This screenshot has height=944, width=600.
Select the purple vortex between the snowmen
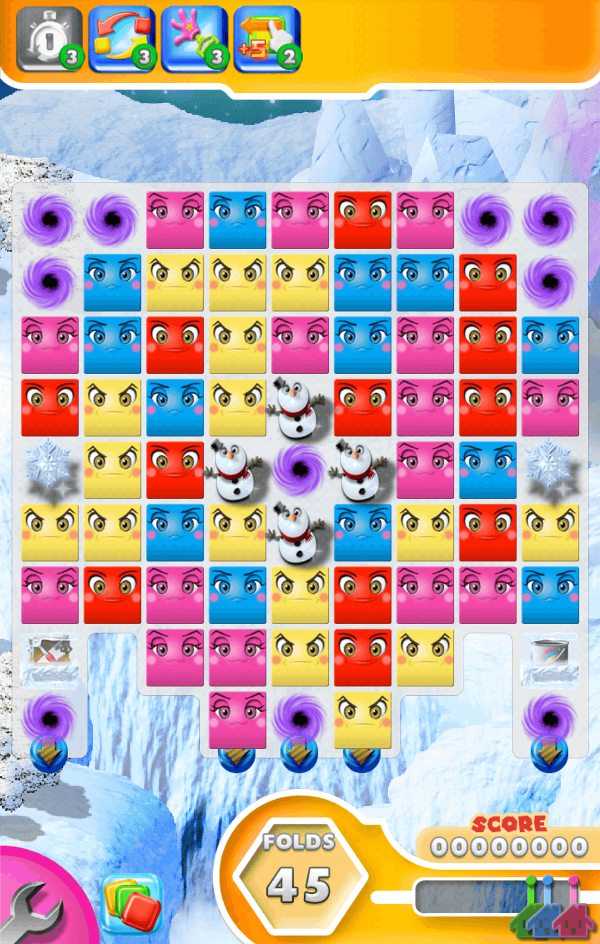point(299,469)
